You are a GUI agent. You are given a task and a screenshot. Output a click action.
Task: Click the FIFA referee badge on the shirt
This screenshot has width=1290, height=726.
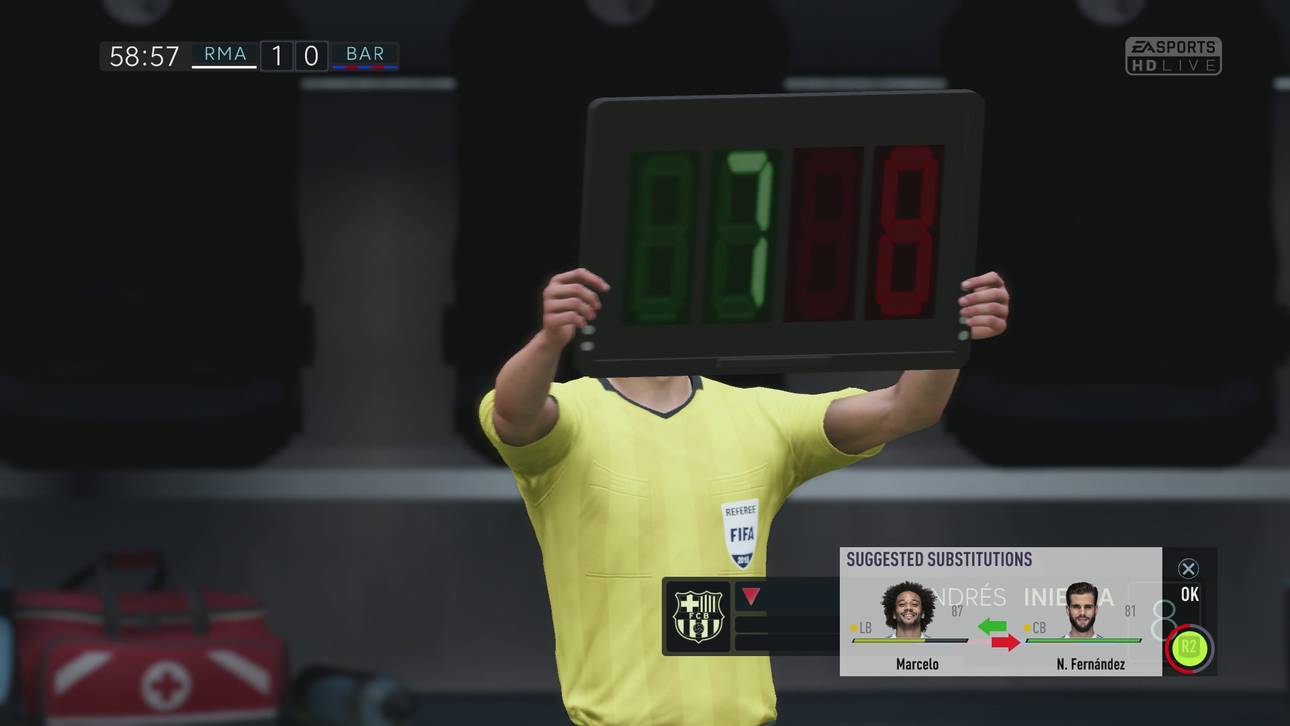pos(738,529)
